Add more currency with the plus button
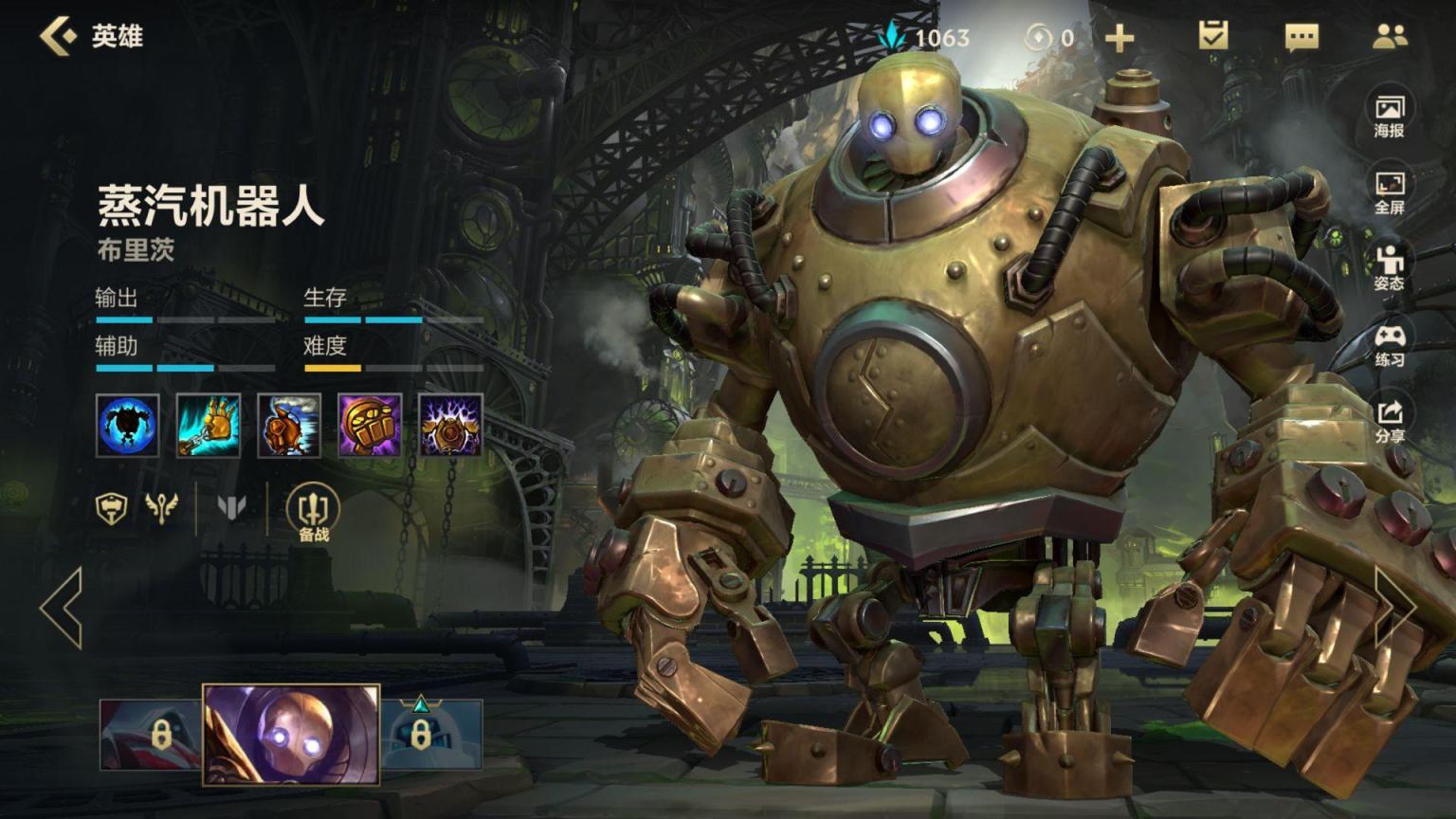 [1119, 38]
